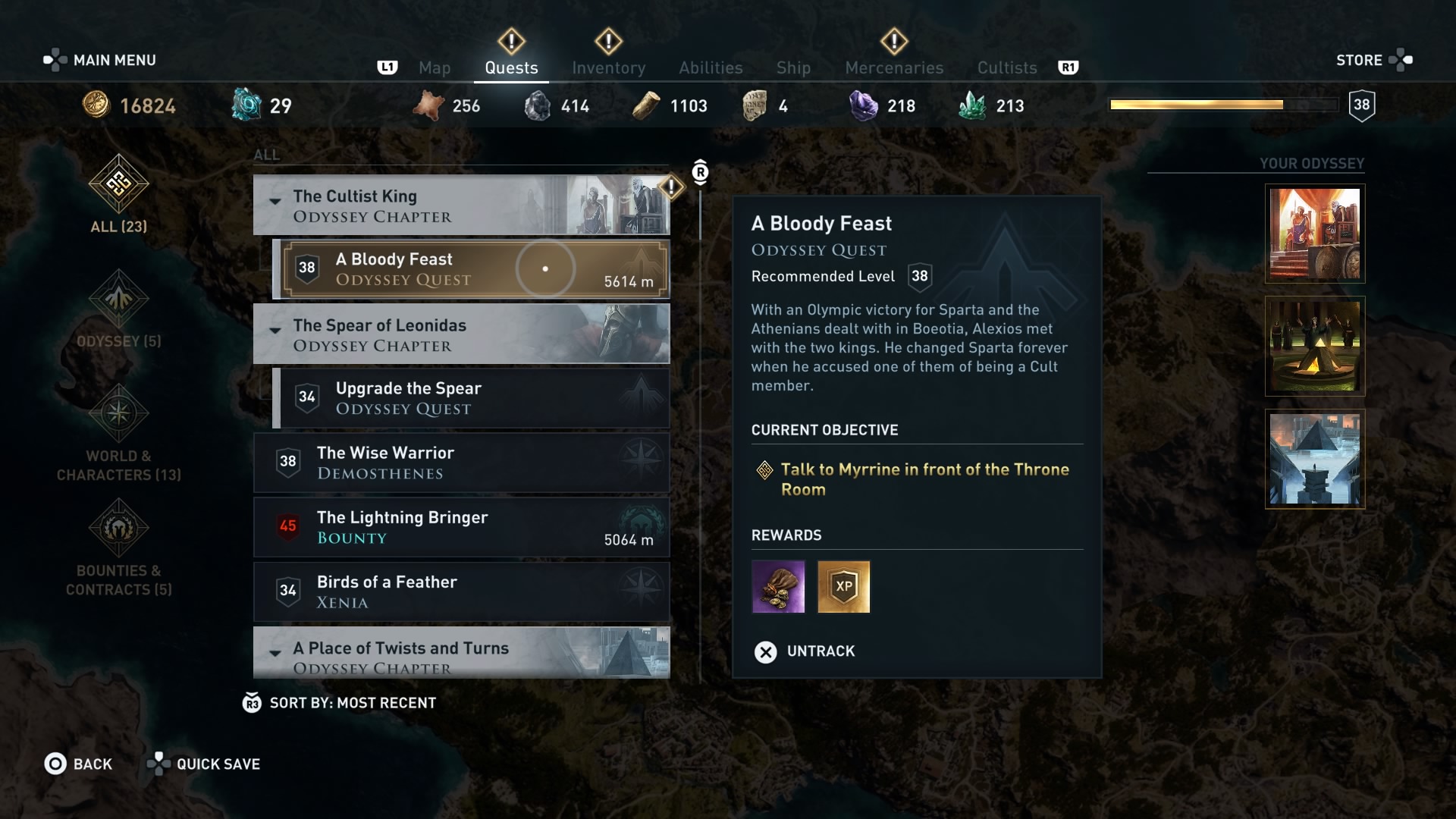Click the loot bag reward icon
1456x819 pixels.
(778, 586)
